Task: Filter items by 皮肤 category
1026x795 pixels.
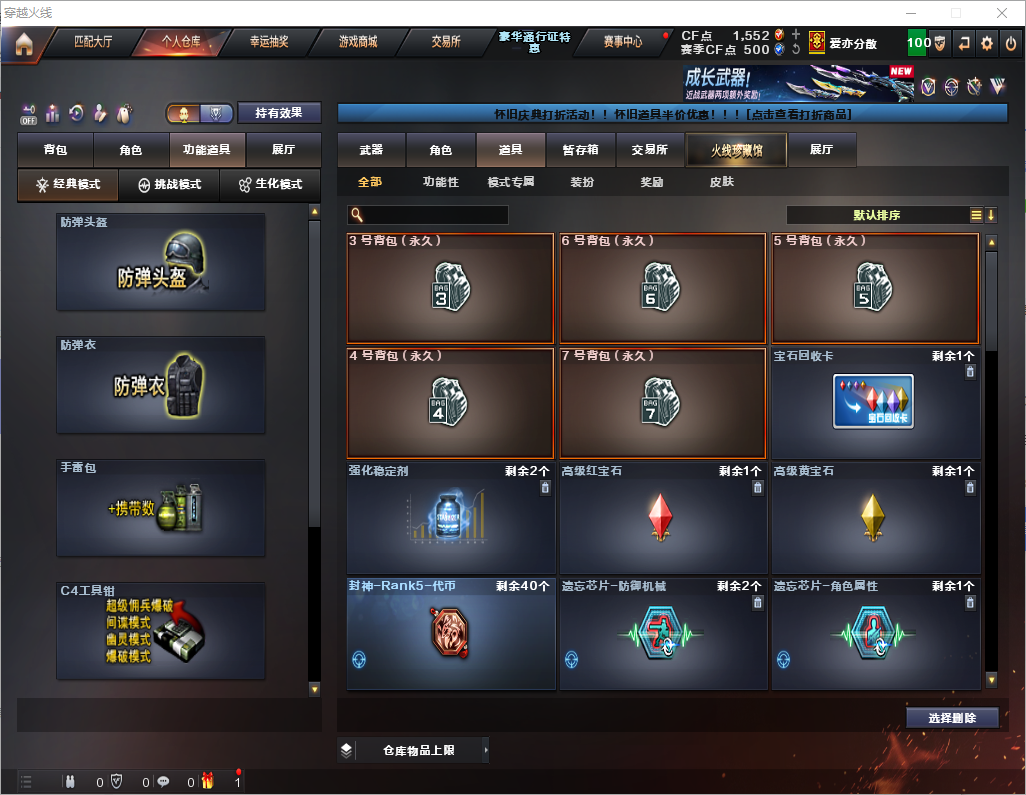Action: (721, 182)
